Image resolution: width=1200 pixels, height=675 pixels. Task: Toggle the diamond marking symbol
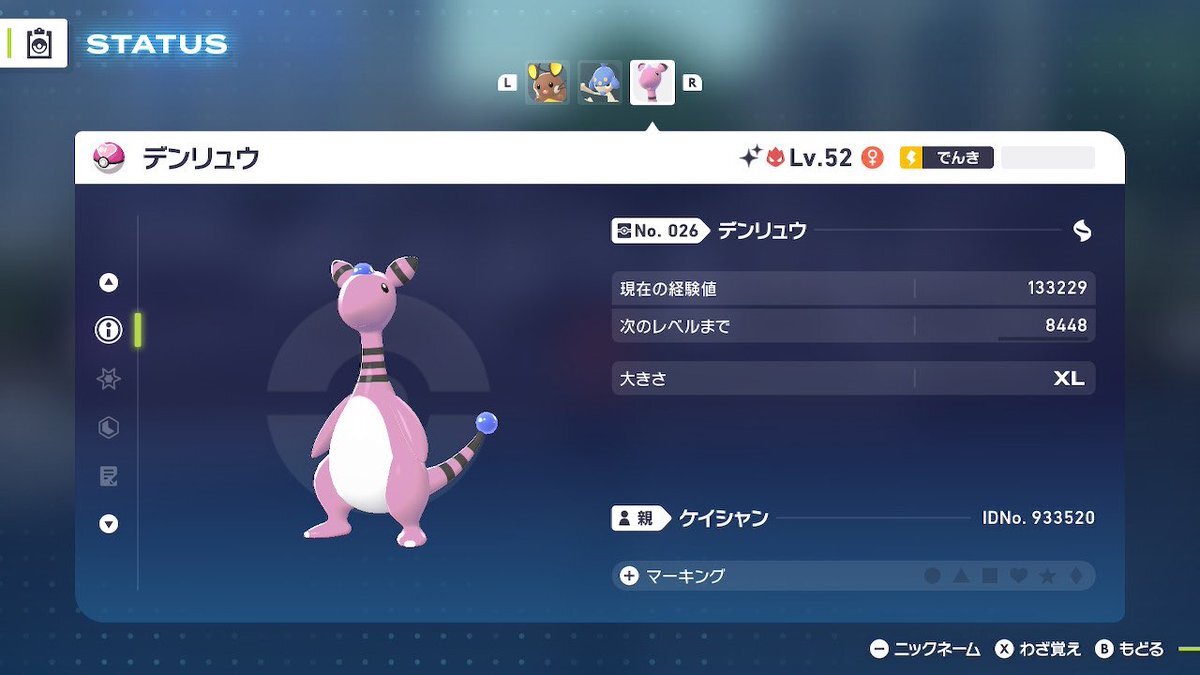(x=1075, y=576)
